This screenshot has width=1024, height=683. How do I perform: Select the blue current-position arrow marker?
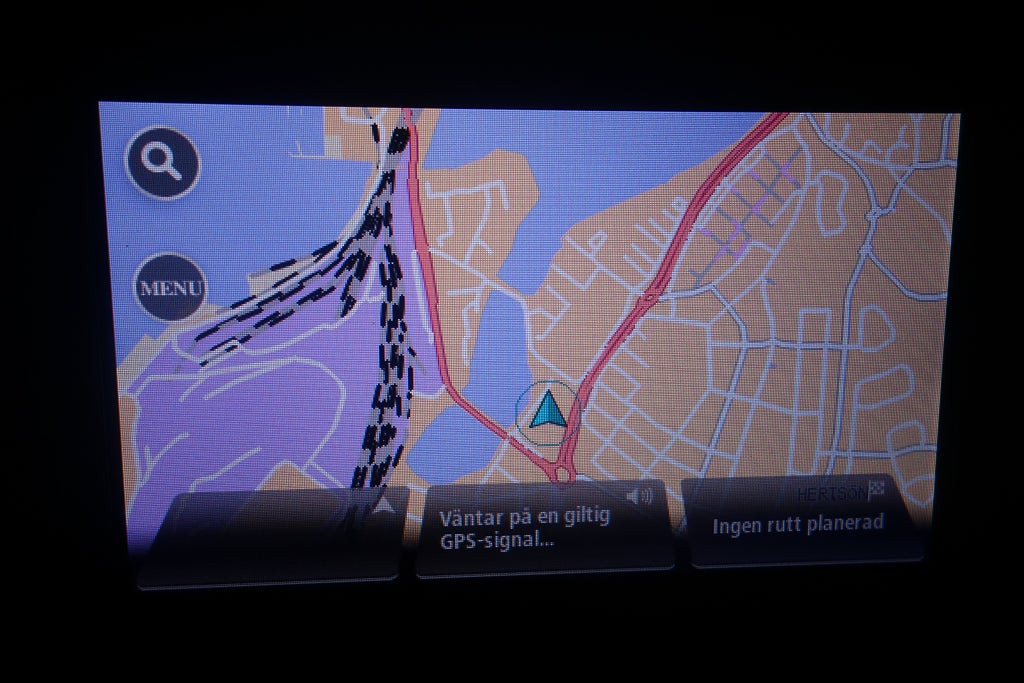pyautogui.click(x=547, y=411)
